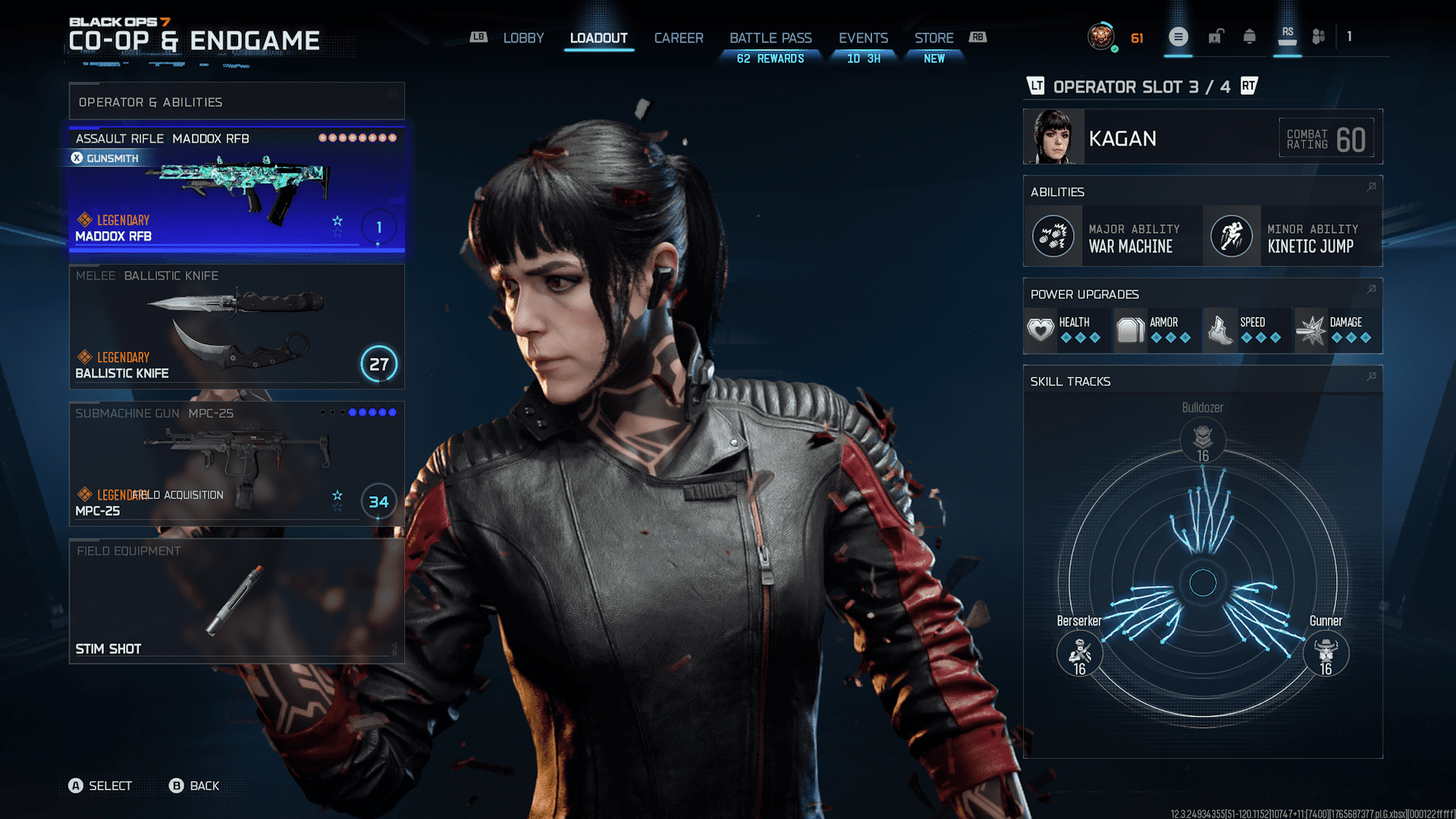1456x819 pixels.
Task: Select the Damage power upgrade
Action: tap(1337, 331)
